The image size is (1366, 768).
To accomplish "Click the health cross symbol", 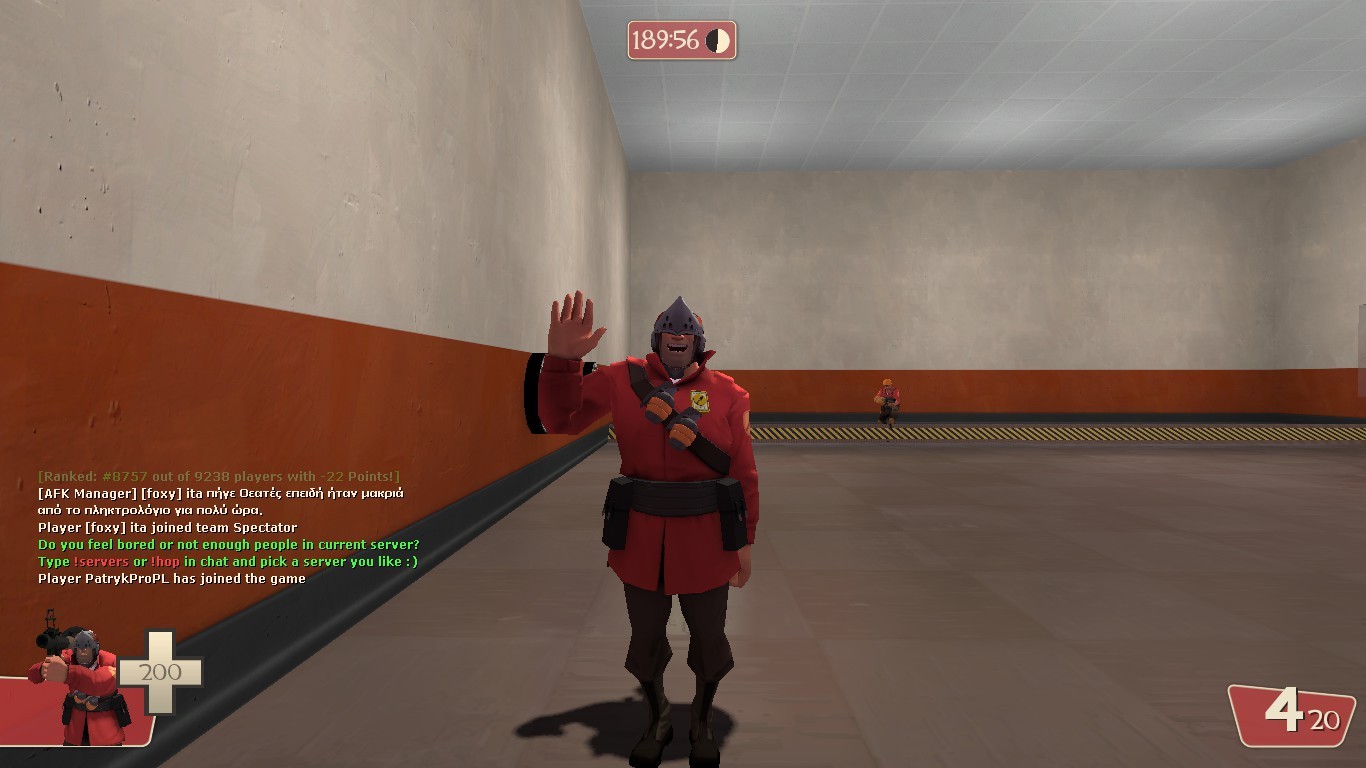I will [x=160, y=660].
